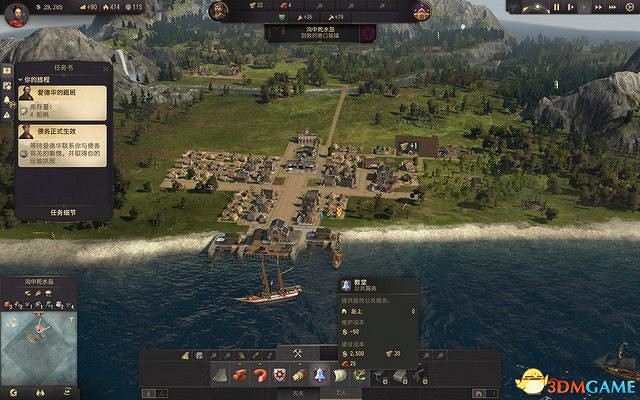640x400 pixels.
Task: Choose the blue bell school building icon
Action: click(320, 375)
